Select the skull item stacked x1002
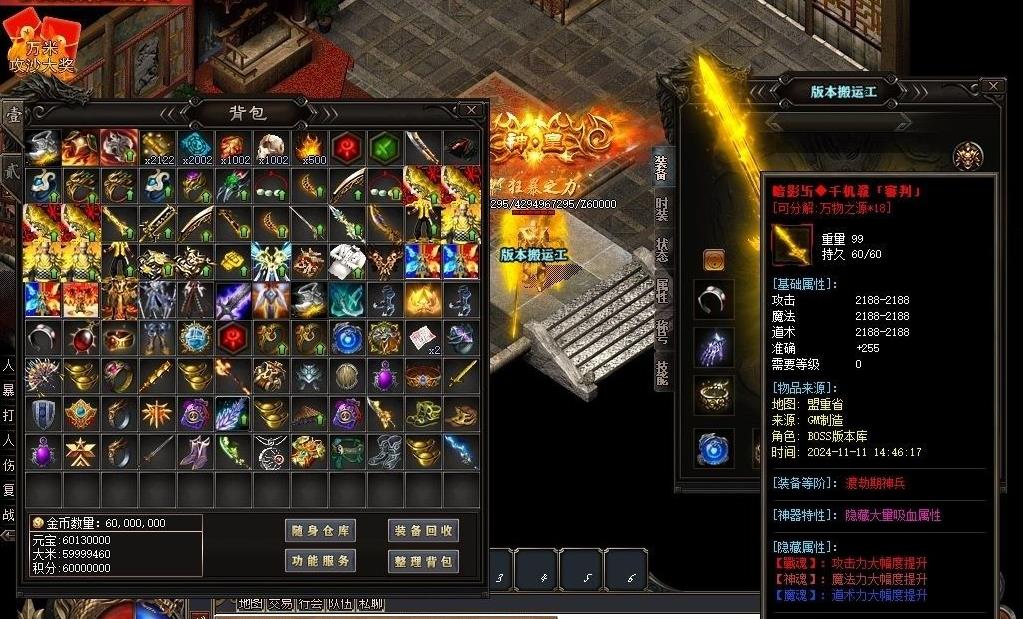1023x619 pixels. coord(270,148)
